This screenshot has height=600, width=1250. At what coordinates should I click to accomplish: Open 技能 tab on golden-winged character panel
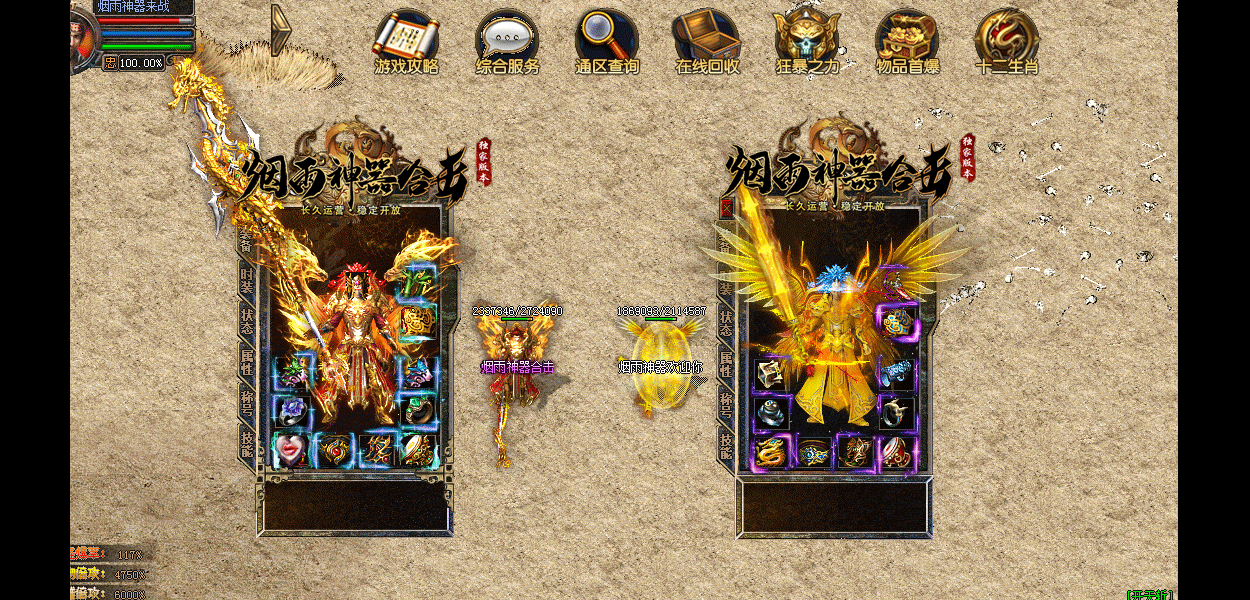point(726,446)
